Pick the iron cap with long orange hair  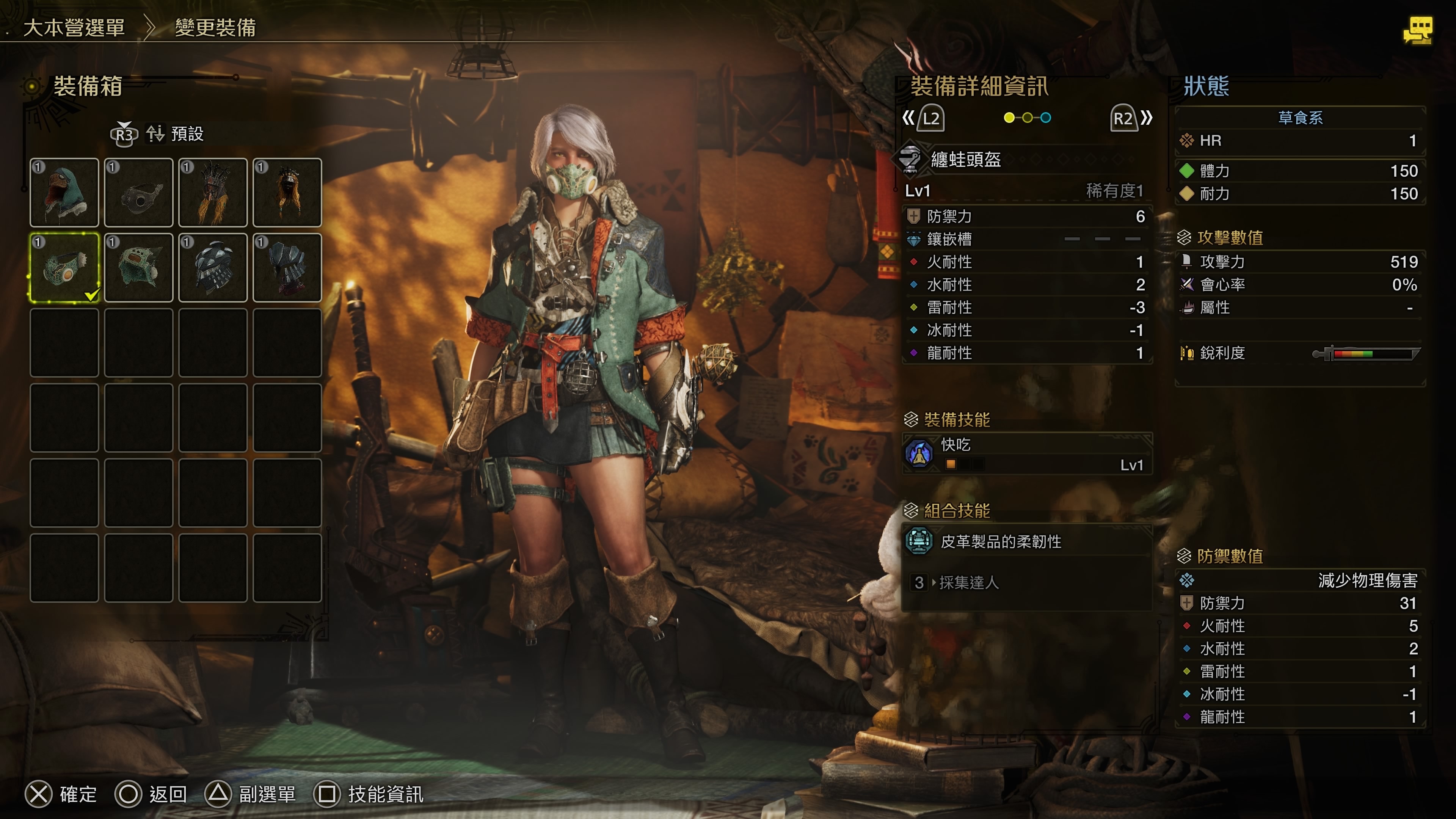click(287, 193)
